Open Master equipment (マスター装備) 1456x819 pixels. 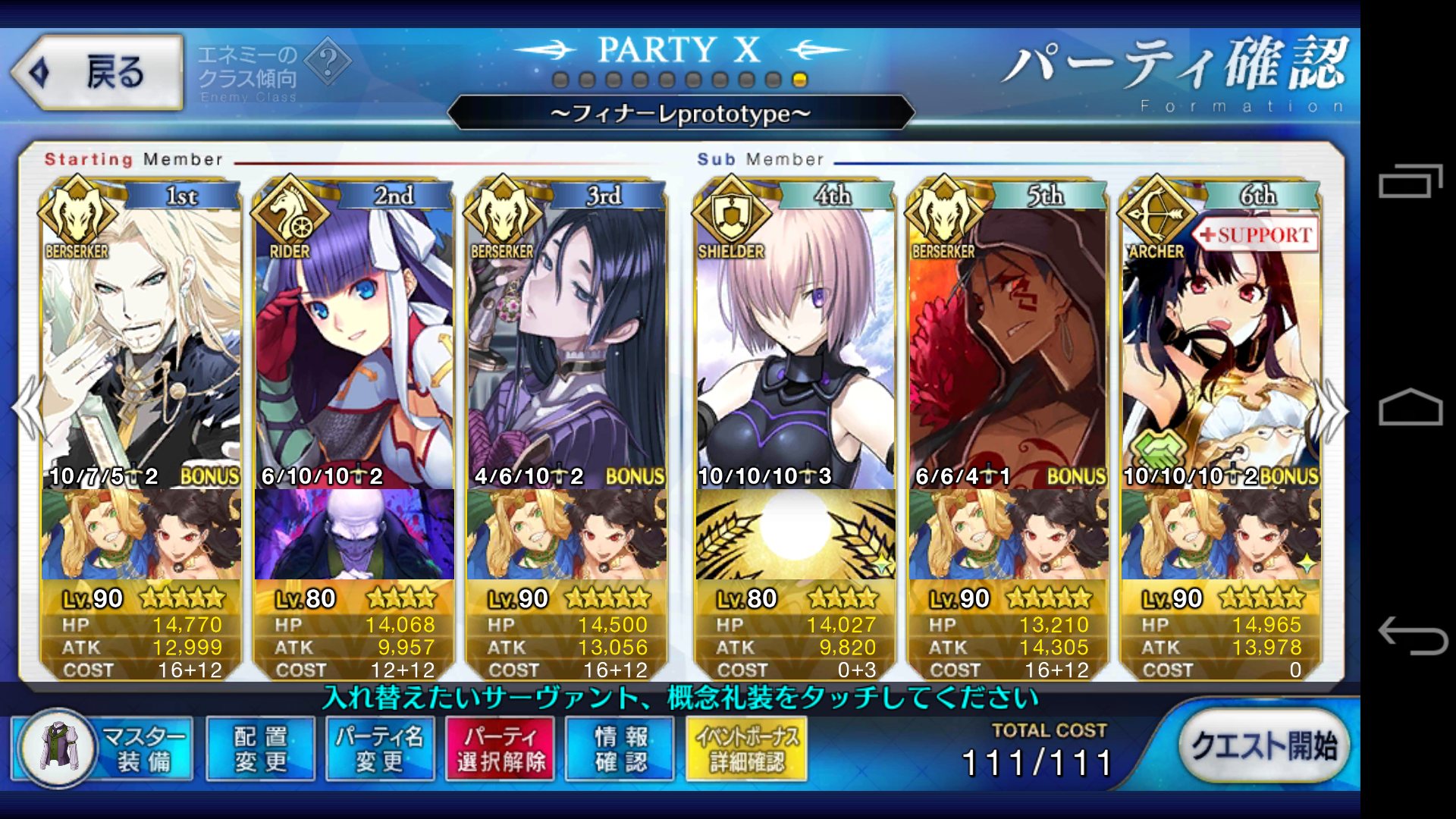[x=103, y=748]
